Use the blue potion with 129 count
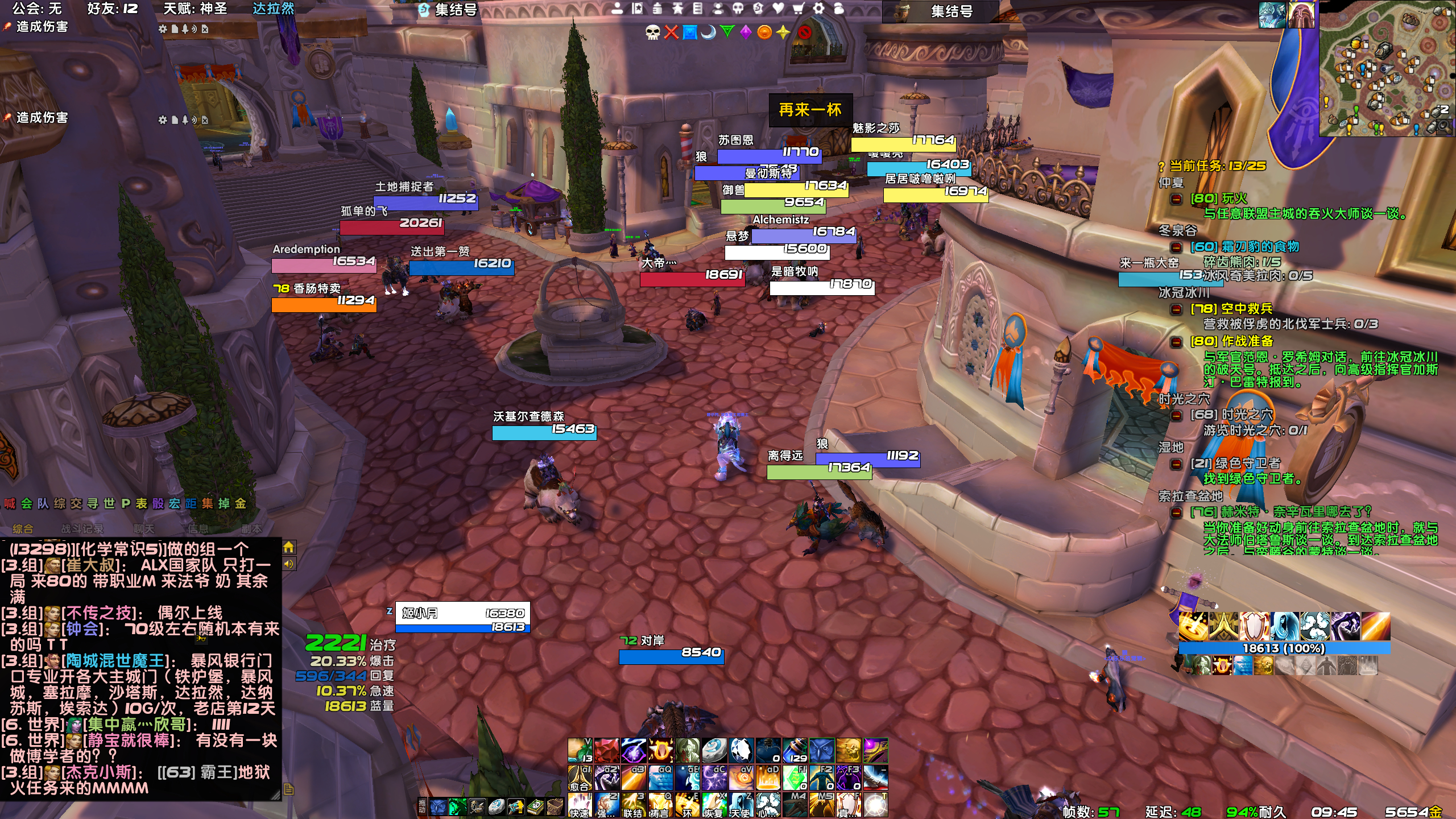Image resolution: width=1456 pixels, height=819 pixels. [x=795, y=751]
